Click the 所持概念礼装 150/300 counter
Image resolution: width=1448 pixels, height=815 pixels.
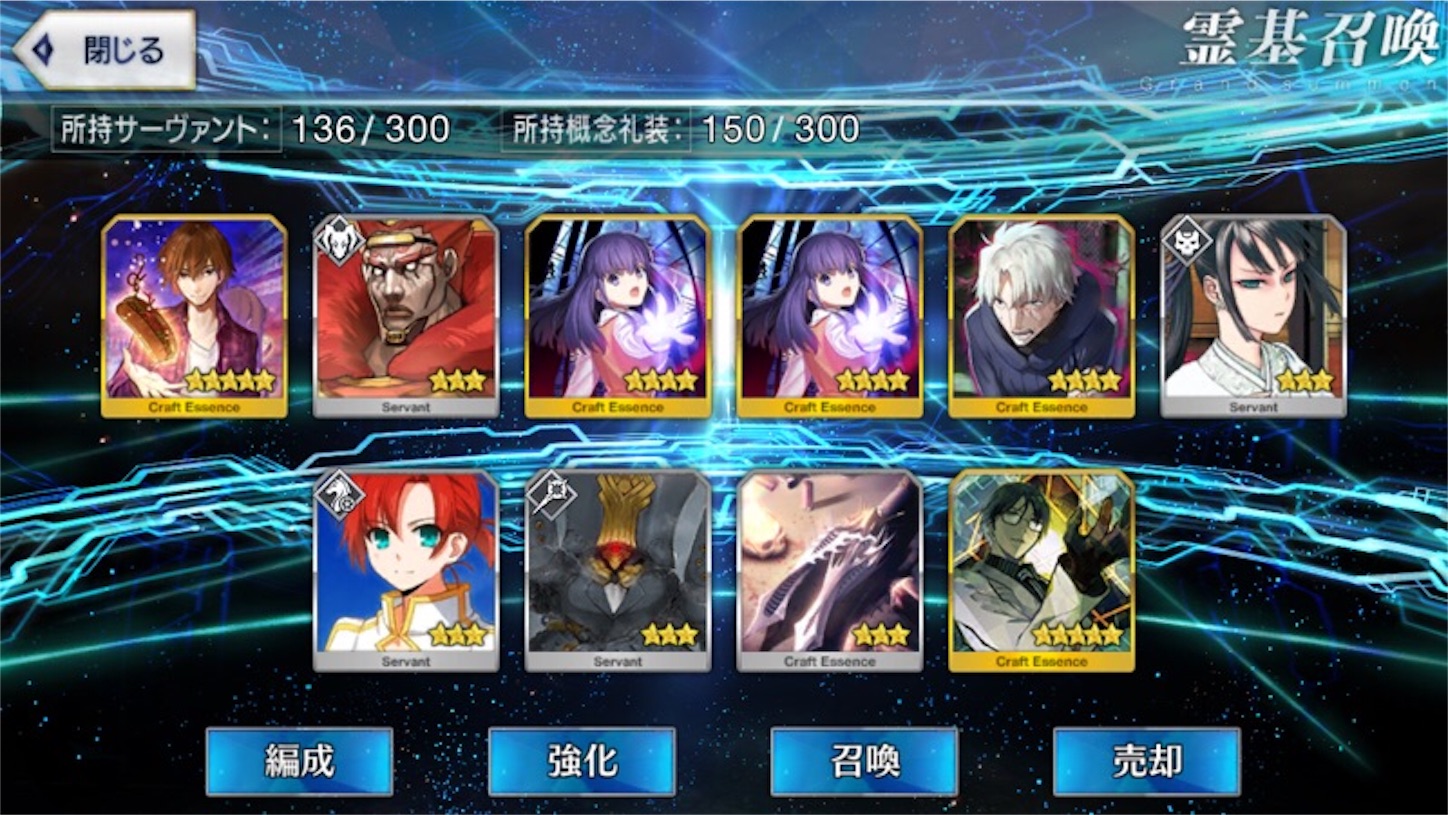pyautogui.click(x=680, y=128)
